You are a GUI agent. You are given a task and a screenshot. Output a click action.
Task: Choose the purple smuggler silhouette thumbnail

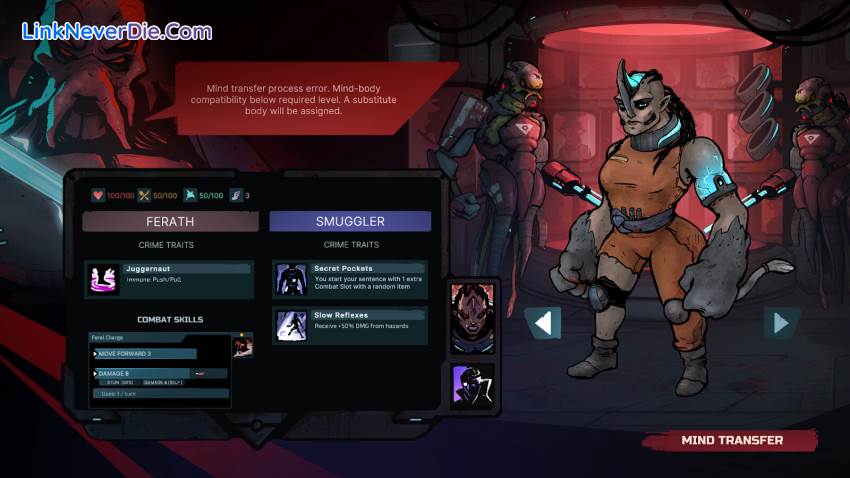coord(472,385)
